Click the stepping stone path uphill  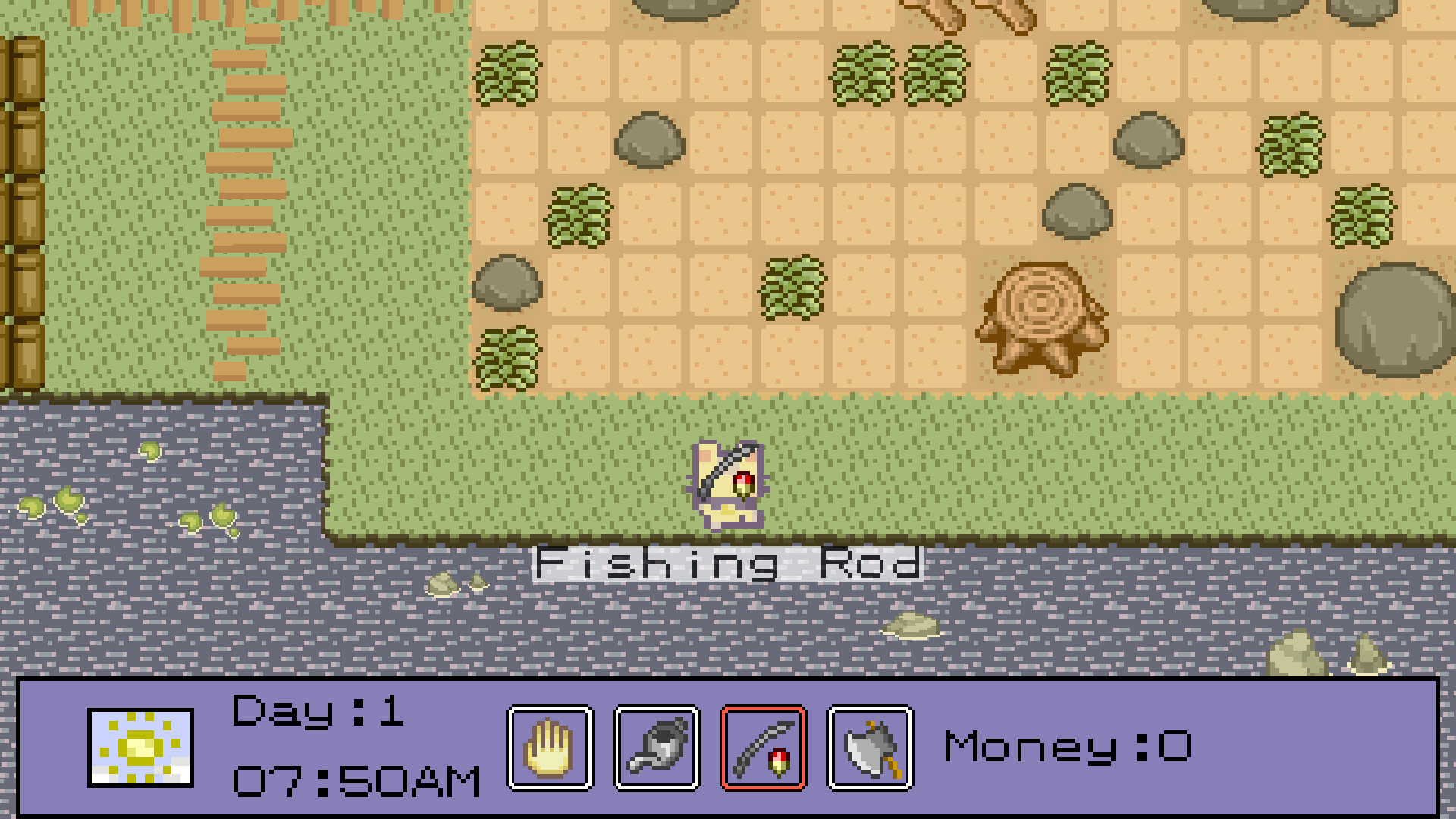coord(239,190)
